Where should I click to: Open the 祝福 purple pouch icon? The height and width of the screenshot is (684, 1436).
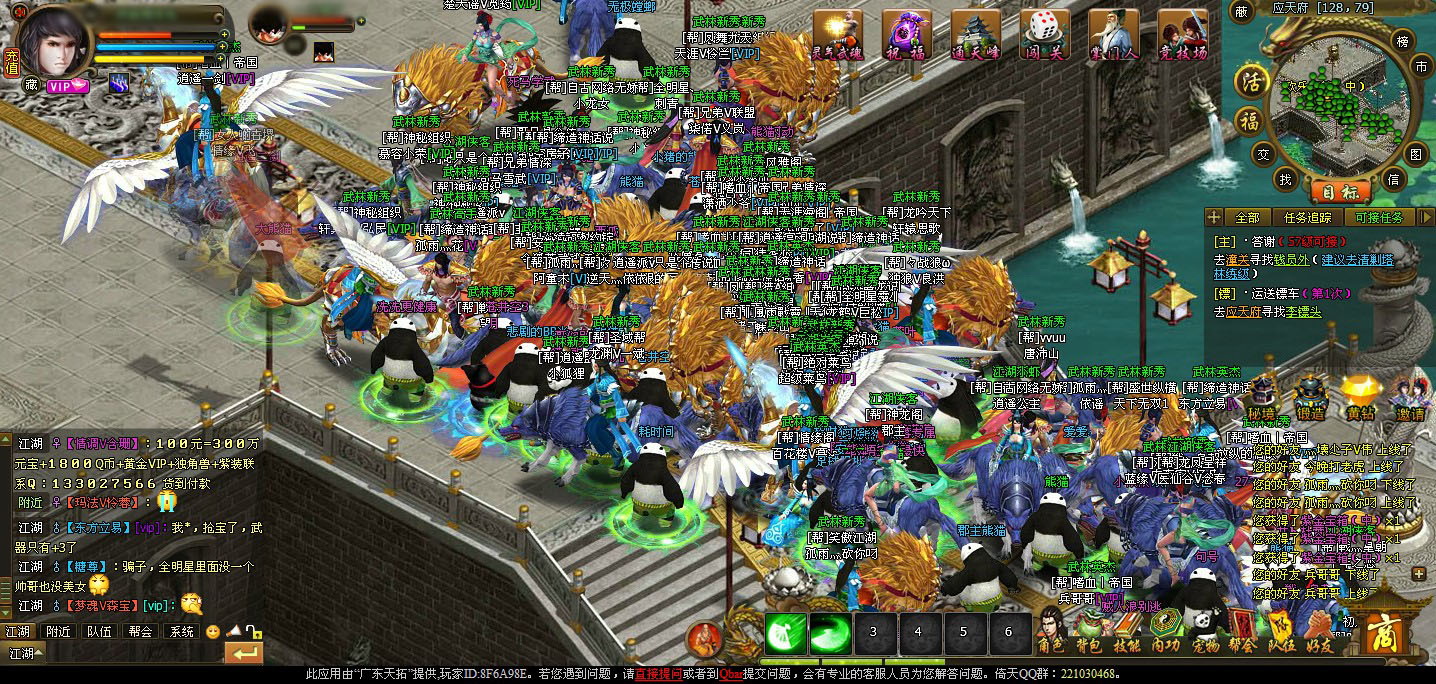click(906, 36)
